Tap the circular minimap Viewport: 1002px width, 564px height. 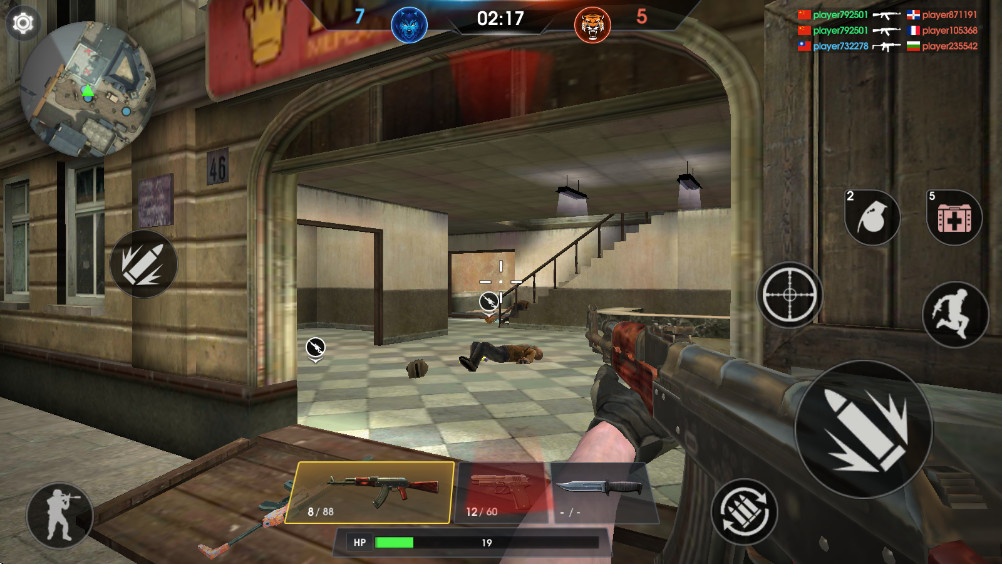coord(87,88)
